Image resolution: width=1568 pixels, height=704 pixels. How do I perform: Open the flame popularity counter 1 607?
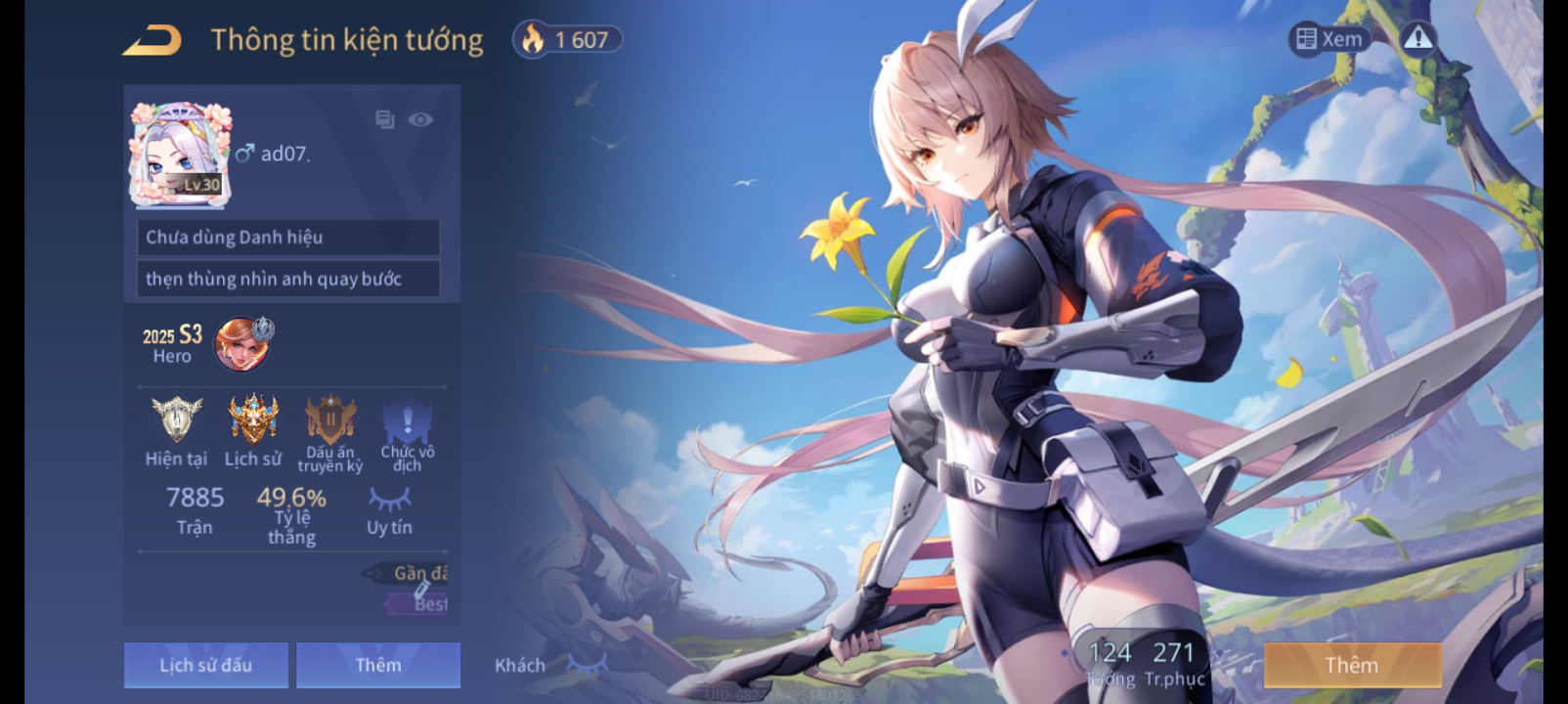pyautogui.click(x=567, y=40)
